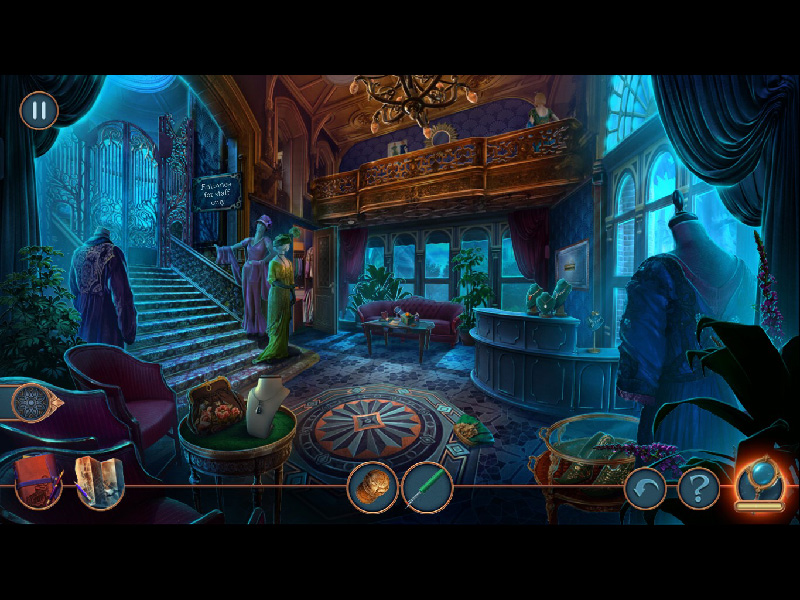Select the golden seashell inventory item
Viewport: 800px width, 600px height.
pos(372,487)
